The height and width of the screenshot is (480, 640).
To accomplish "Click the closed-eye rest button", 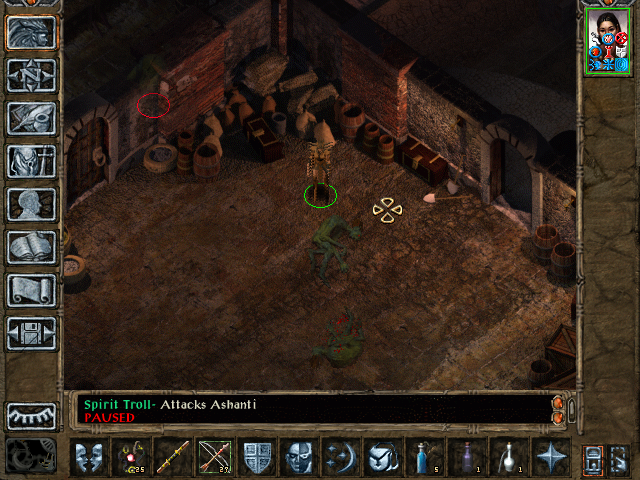I will (31, 416).
